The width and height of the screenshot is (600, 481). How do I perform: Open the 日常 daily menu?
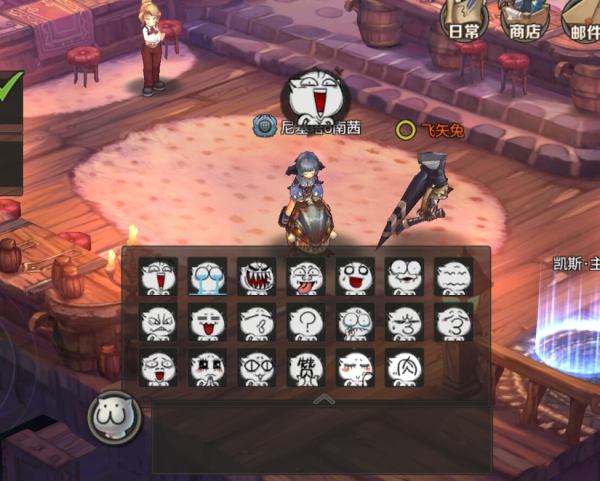(x=463, y=20)
